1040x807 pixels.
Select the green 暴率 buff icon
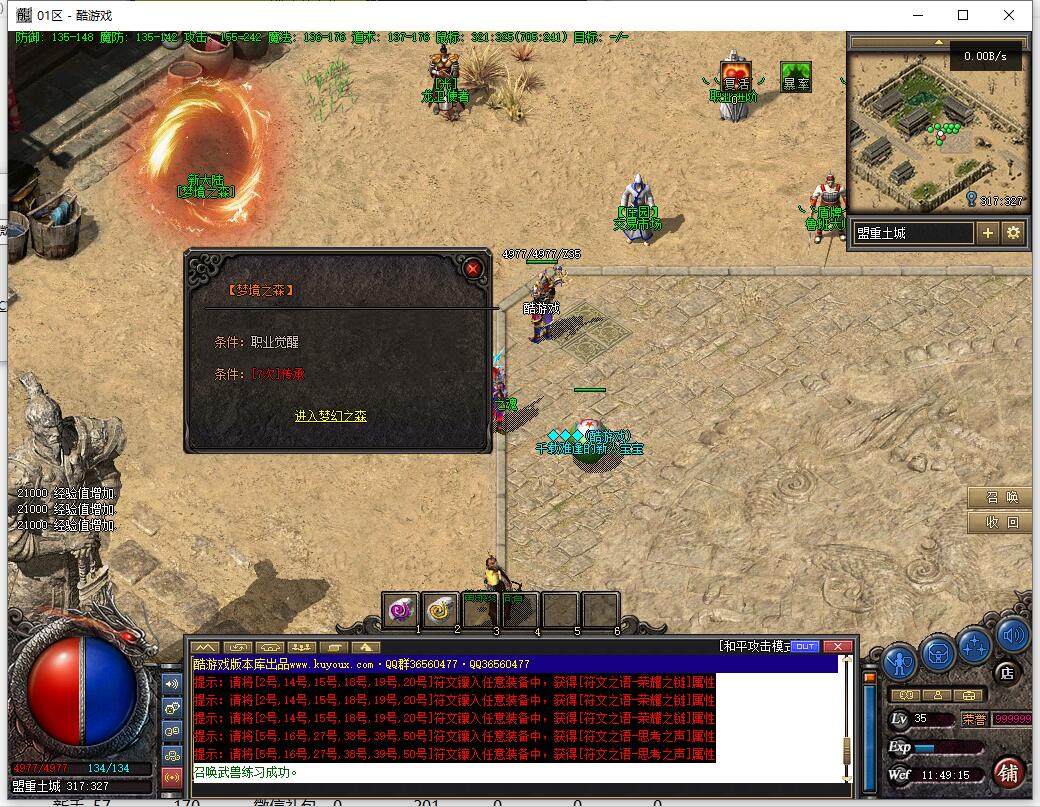[x=796, y=77]
